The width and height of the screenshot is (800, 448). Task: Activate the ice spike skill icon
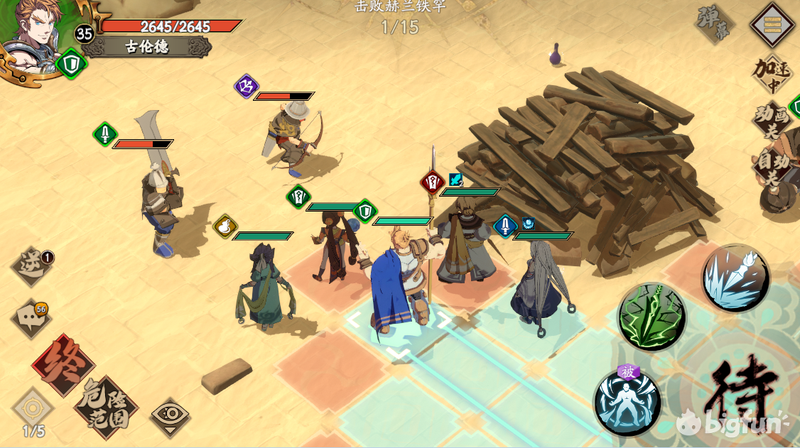(735, 277)
